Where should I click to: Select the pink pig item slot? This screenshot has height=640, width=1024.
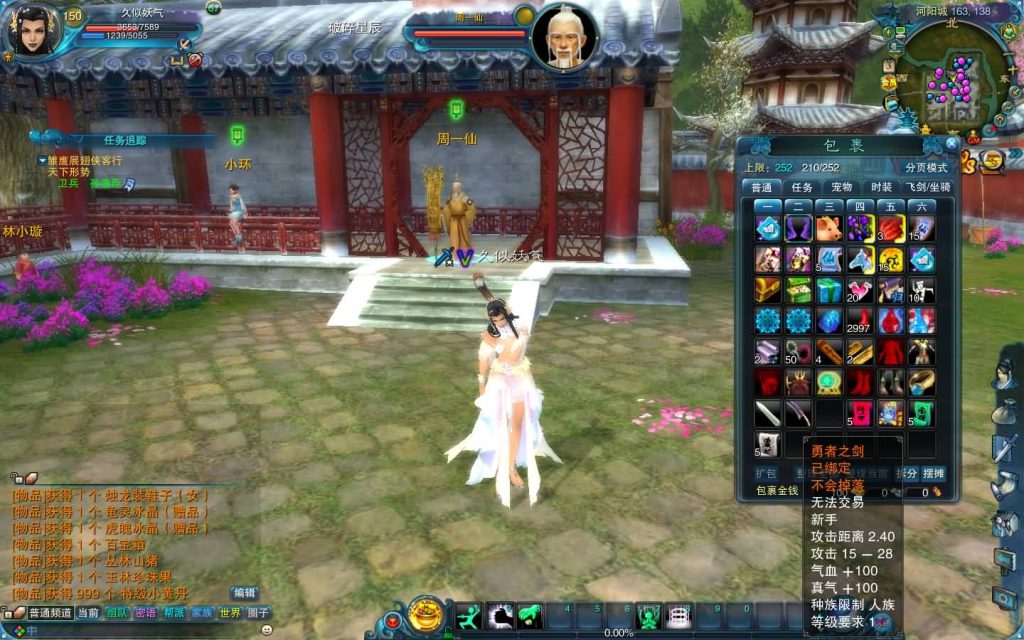click(828, 229)
